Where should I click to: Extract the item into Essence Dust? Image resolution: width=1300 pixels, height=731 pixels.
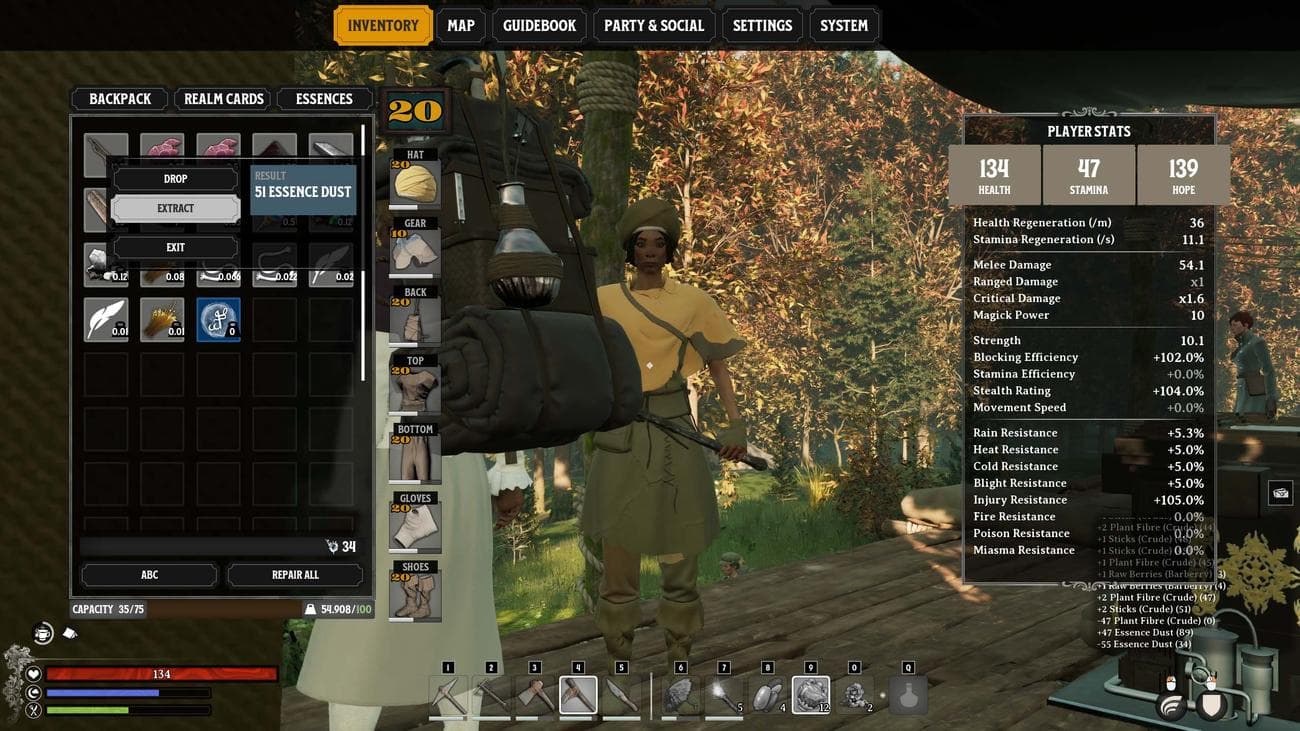click(x=175, y=208)
